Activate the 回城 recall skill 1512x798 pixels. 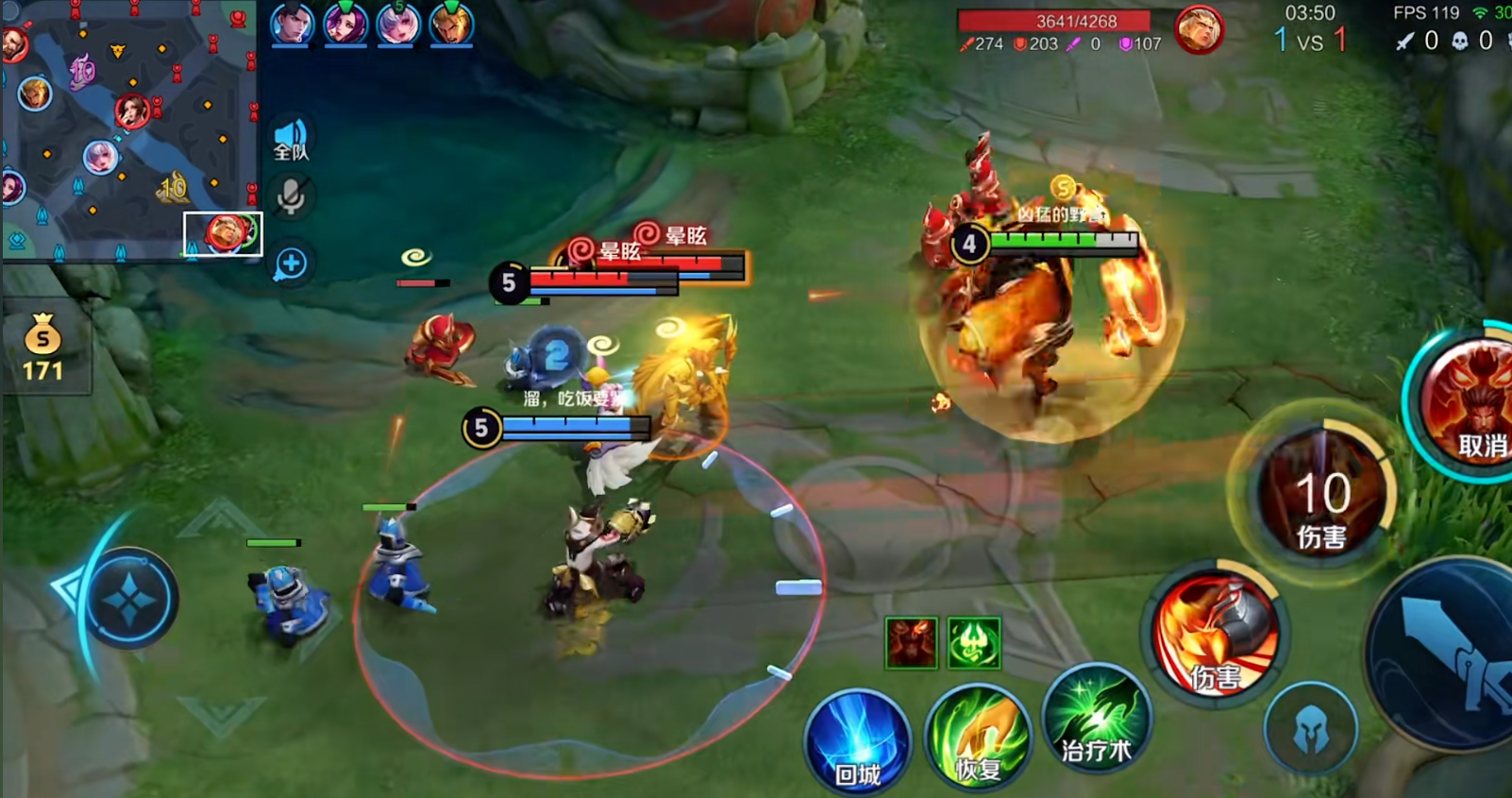click(857, 741)
